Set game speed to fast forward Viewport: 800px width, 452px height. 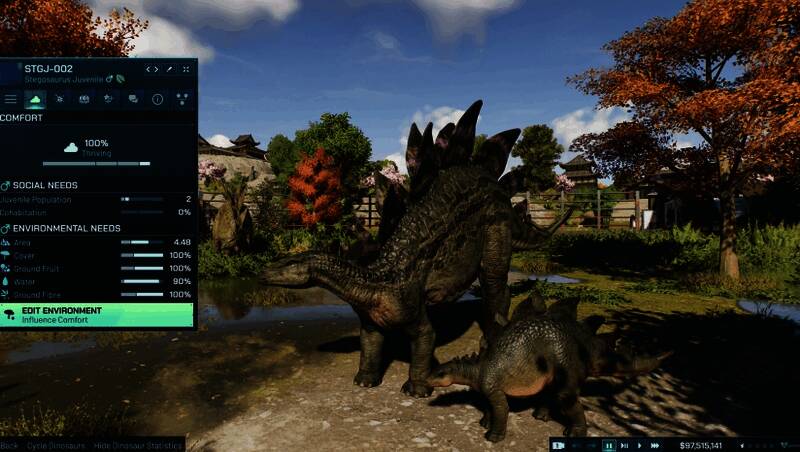655,445
